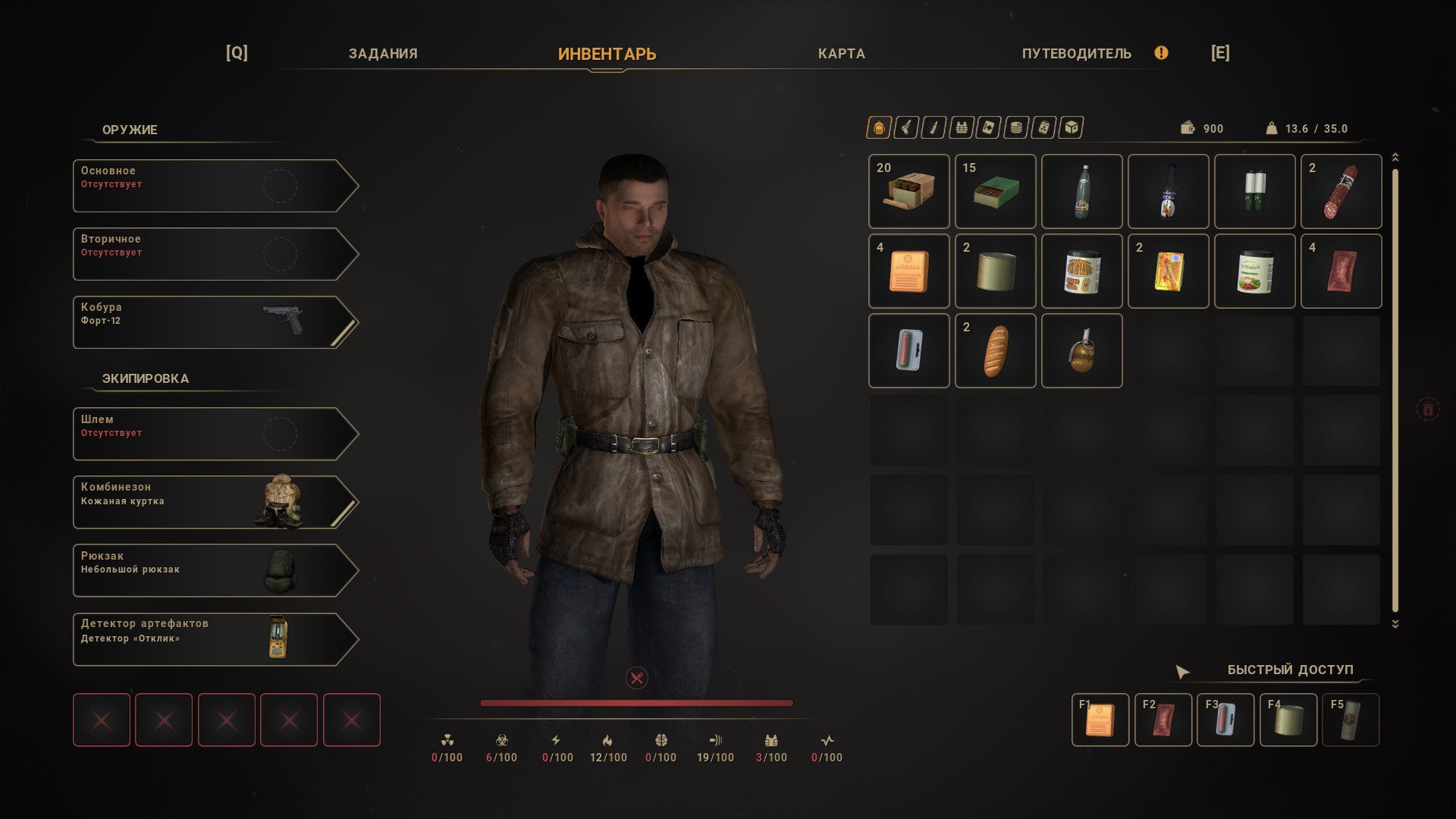Choose the medical kit filter icon
This screenshot has width=1456, height=819.
989,128
